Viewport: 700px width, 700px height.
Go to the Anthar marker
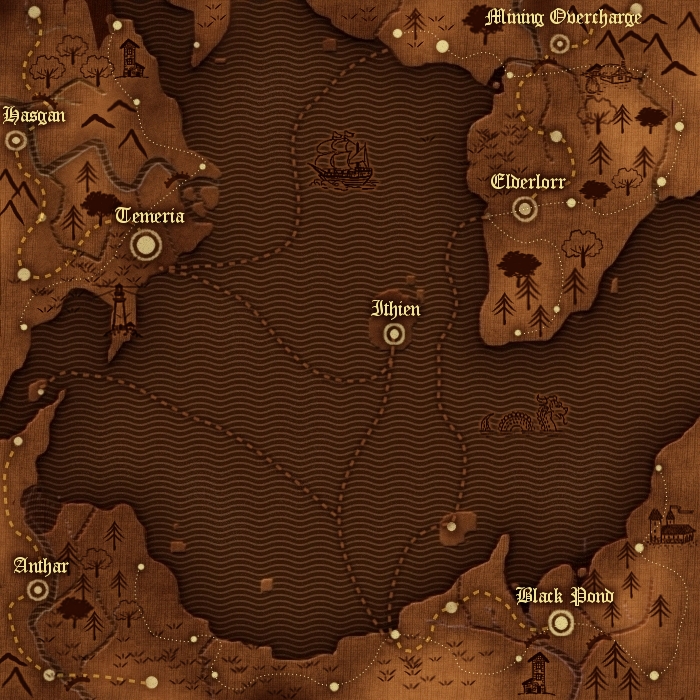pos(38,591)
